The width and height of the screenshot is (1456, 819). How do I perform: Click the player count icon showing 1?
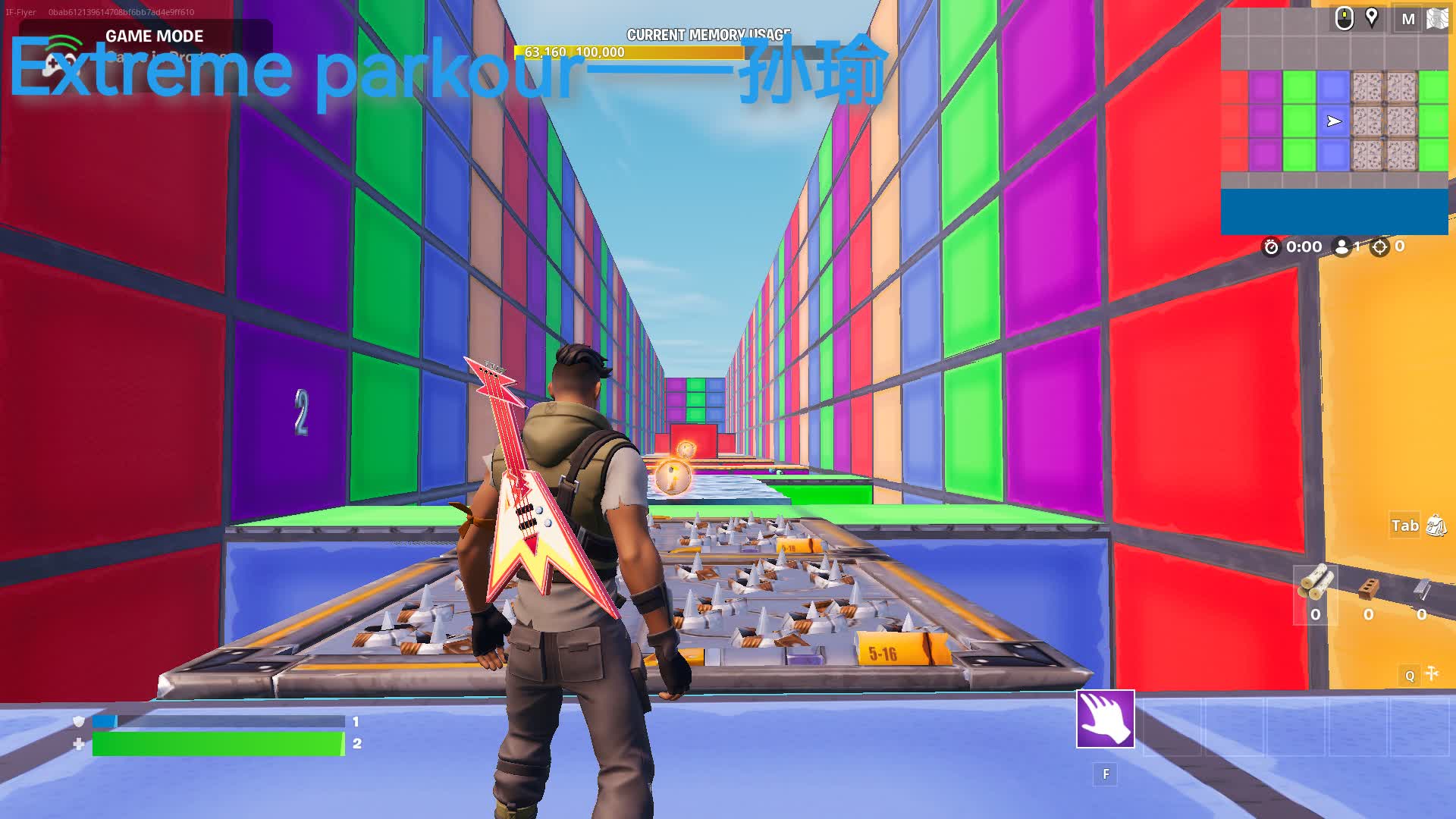point(1340,246)
